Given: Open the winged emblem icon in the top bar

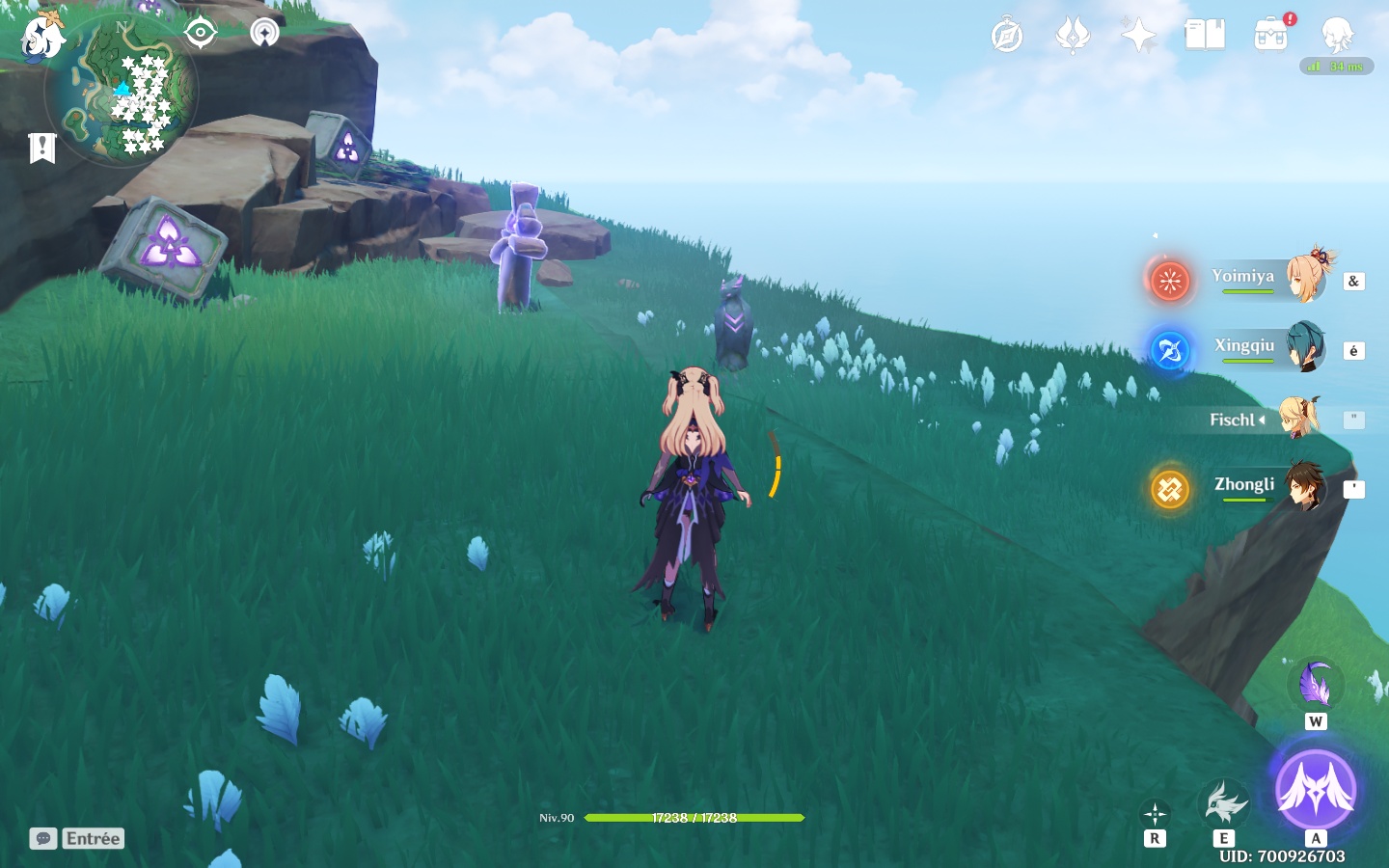Looking at the screenshot, I should tap(1073, 37).
